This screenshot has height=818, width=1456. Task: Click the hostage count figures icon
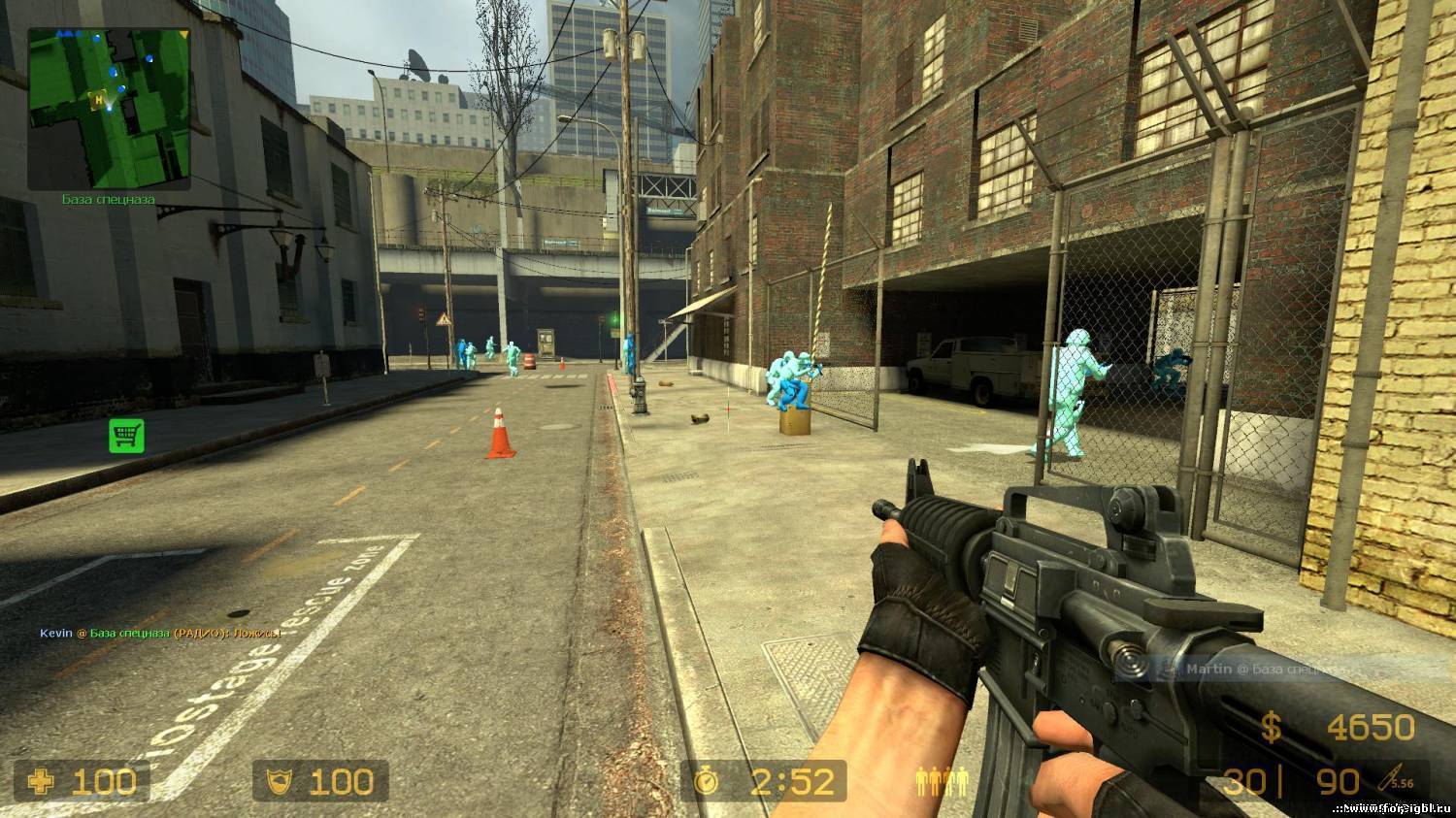tap(940, 779)
